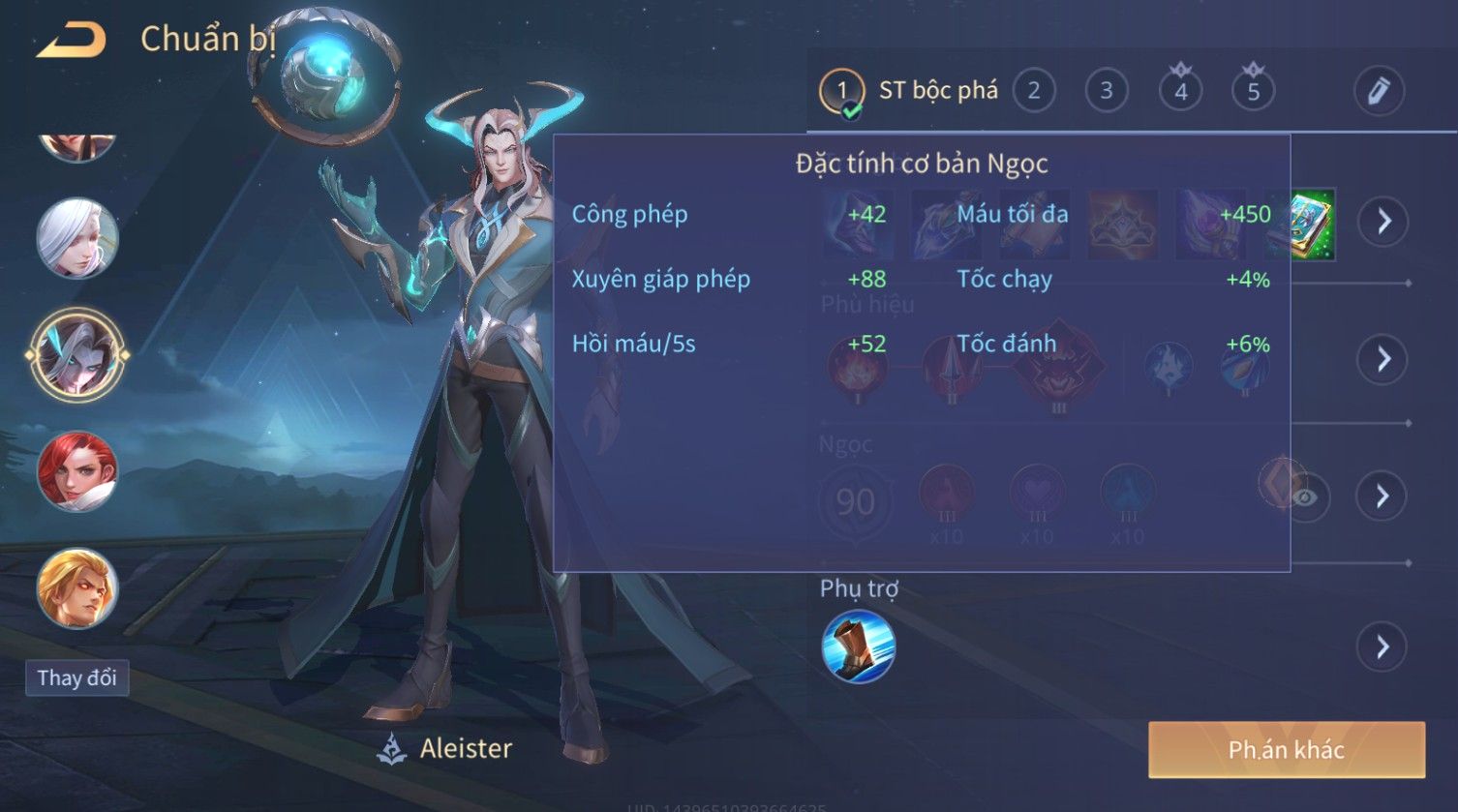
Task: Open the Phù hiệu badge arrow
Action: (1382, 359)
